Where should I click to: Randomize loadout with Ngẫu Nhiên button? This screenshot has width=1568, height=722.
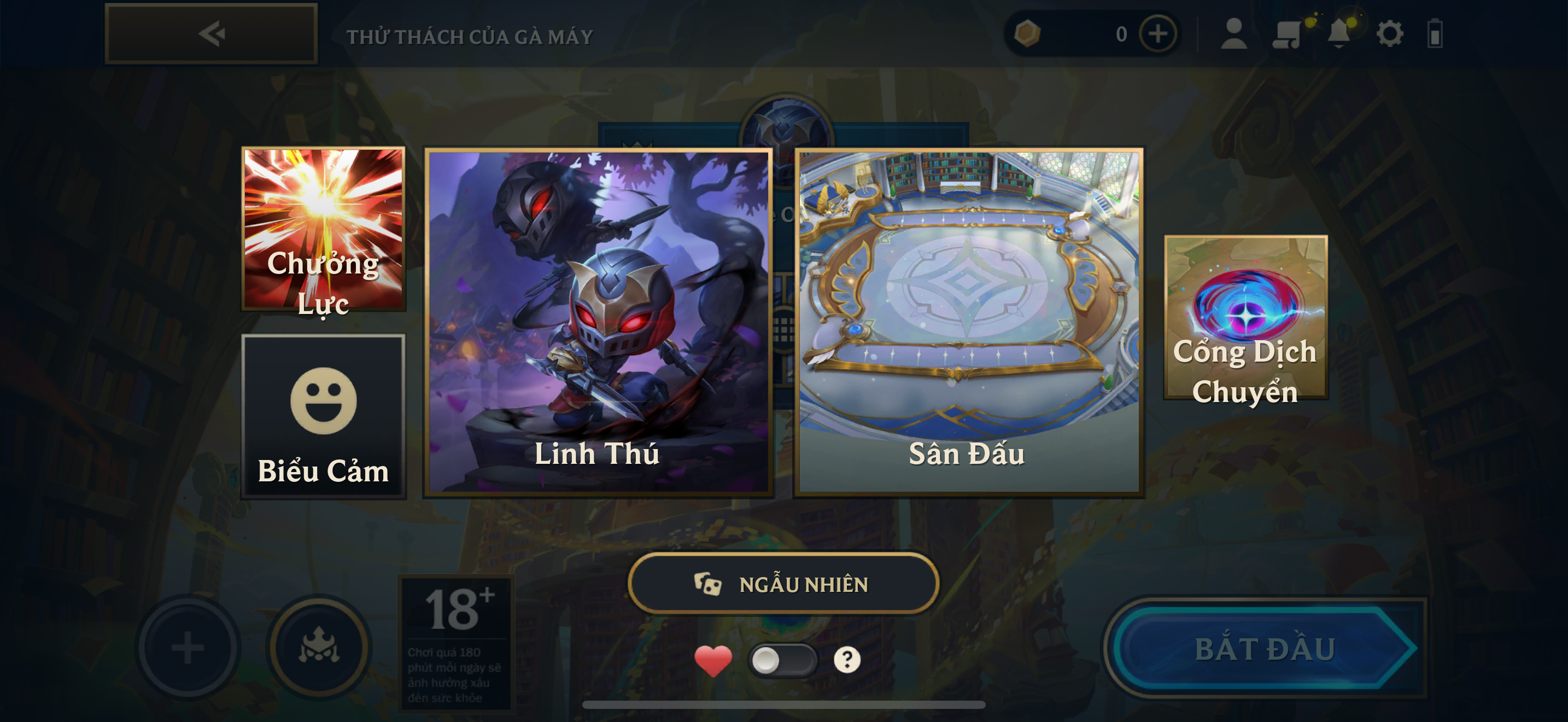[x=783, y=584]
